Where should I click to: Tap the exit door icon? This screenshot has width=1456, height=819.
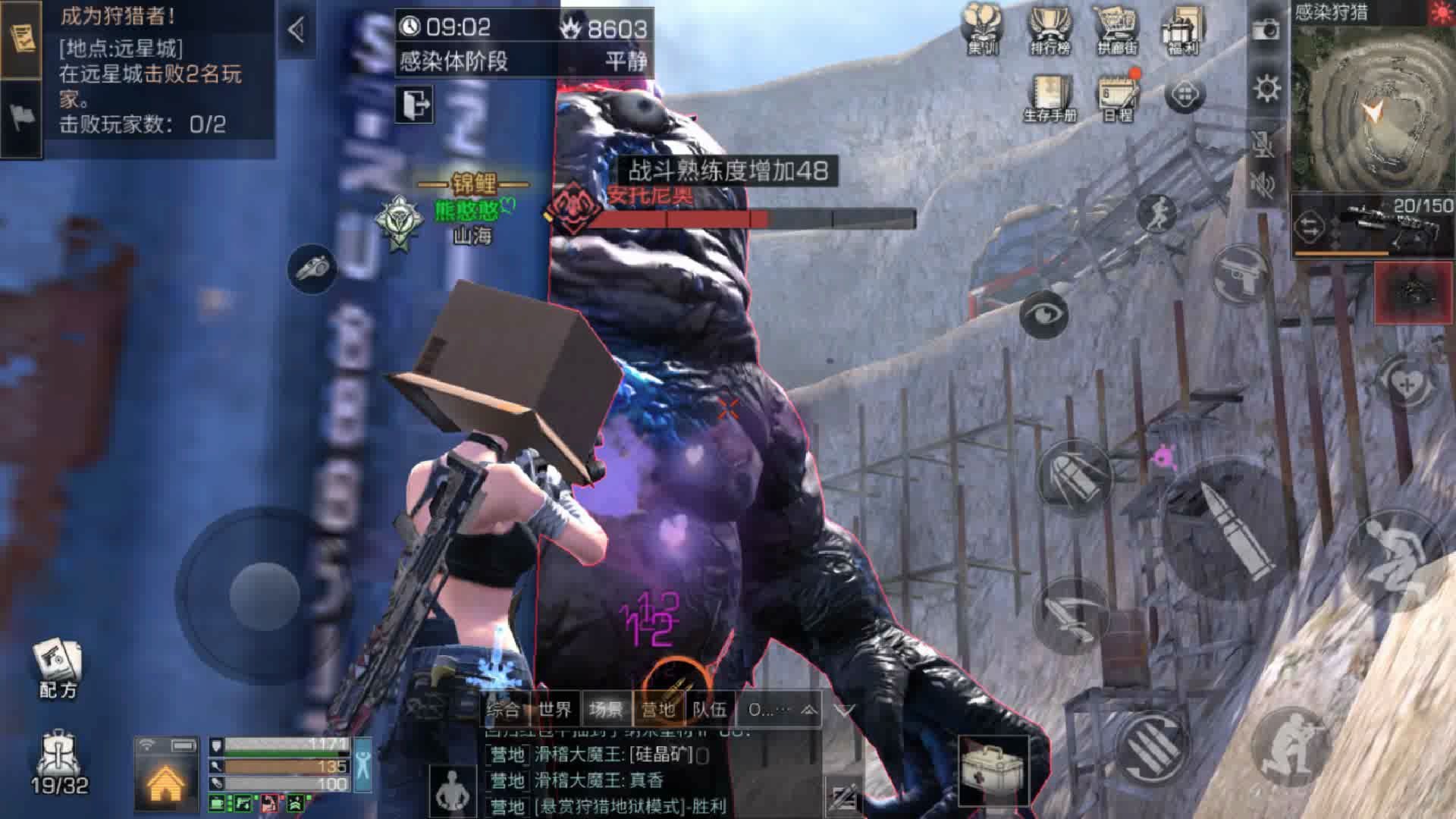pos(414,104)
